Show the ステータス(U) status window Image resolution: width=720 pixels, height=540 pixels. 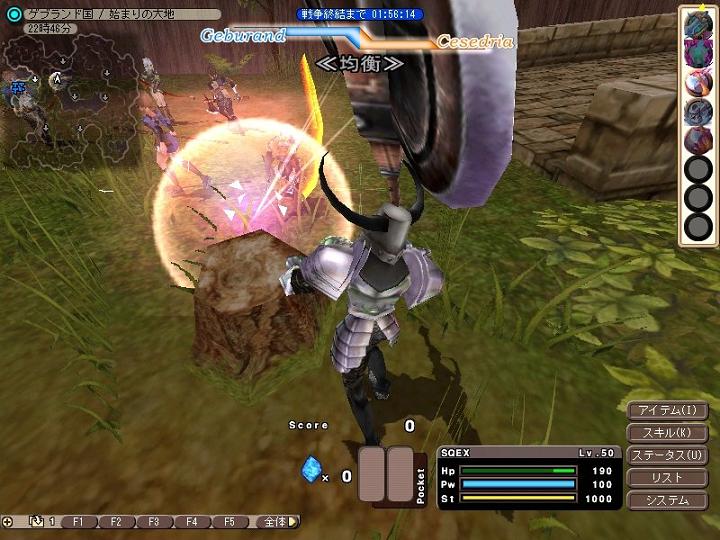tap(667, 456)
